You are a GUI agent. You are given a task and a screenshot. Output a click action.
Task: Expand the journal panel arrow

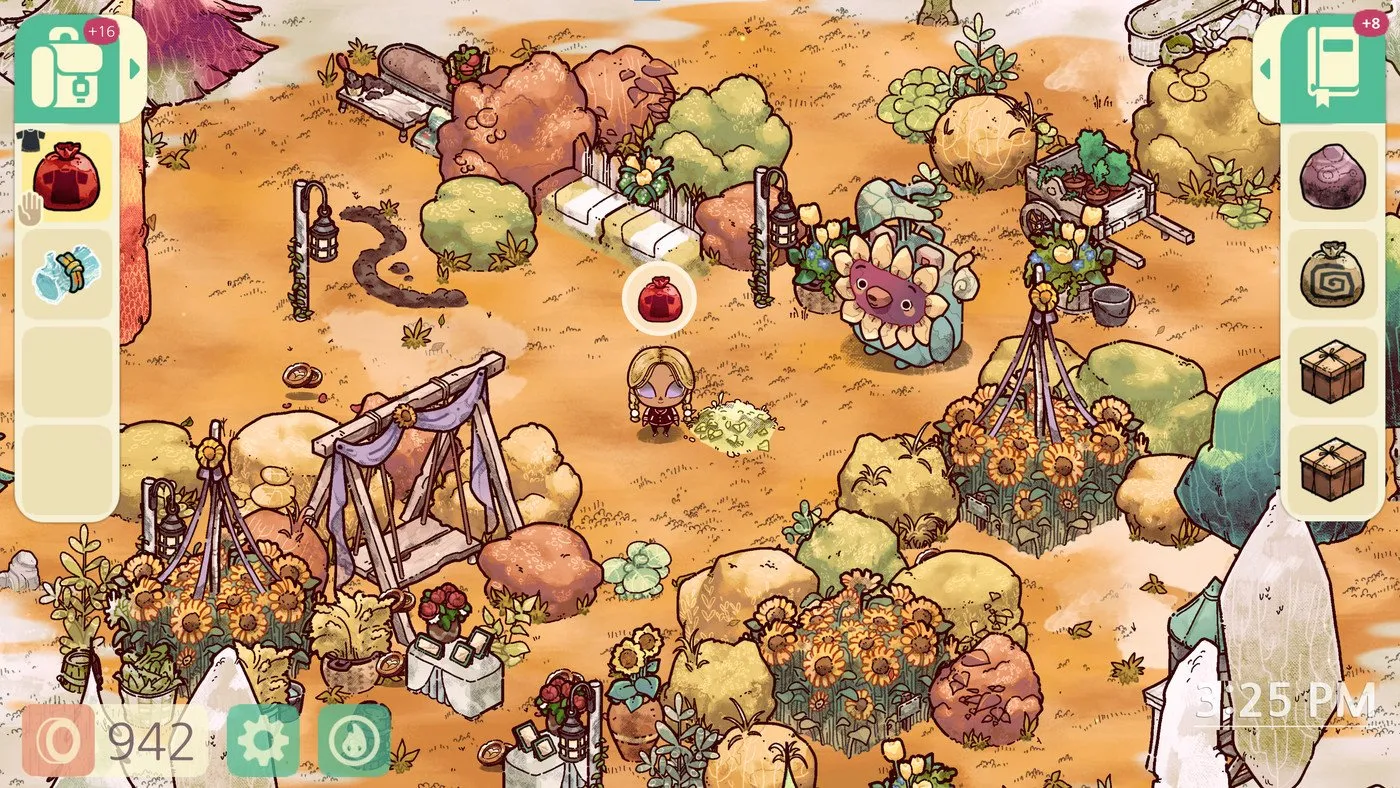pyautogui.click(x=1266, y=69)
